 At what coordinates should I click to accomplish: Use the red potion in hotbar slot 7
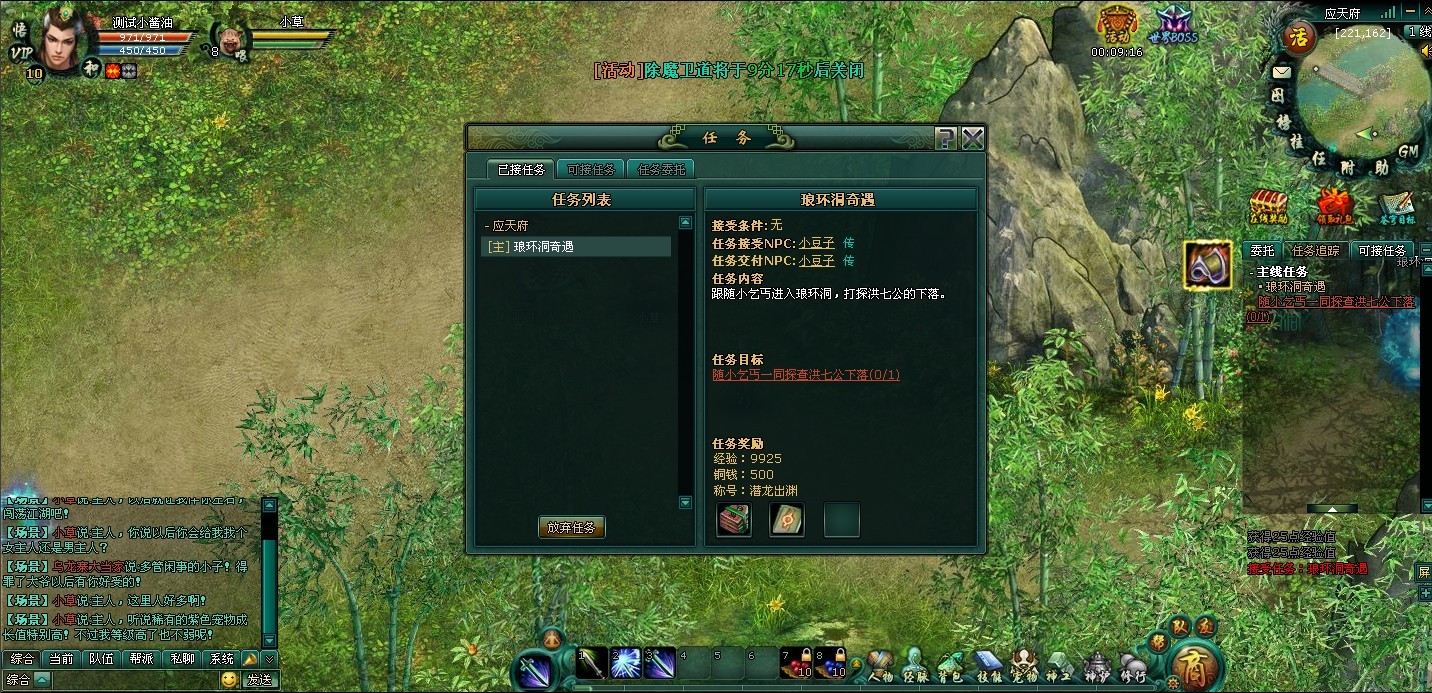tap(794, 662)
